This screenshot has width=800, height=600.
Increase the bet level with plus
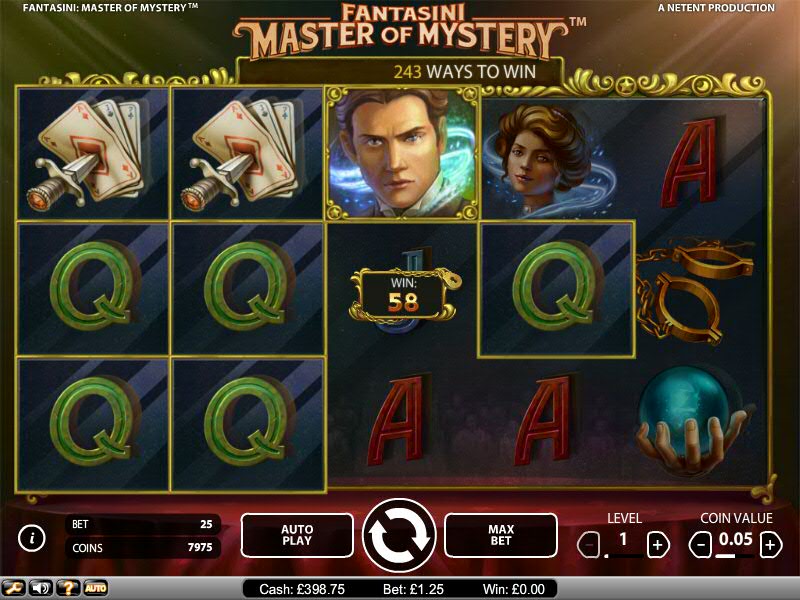click(x=657, y=545)
